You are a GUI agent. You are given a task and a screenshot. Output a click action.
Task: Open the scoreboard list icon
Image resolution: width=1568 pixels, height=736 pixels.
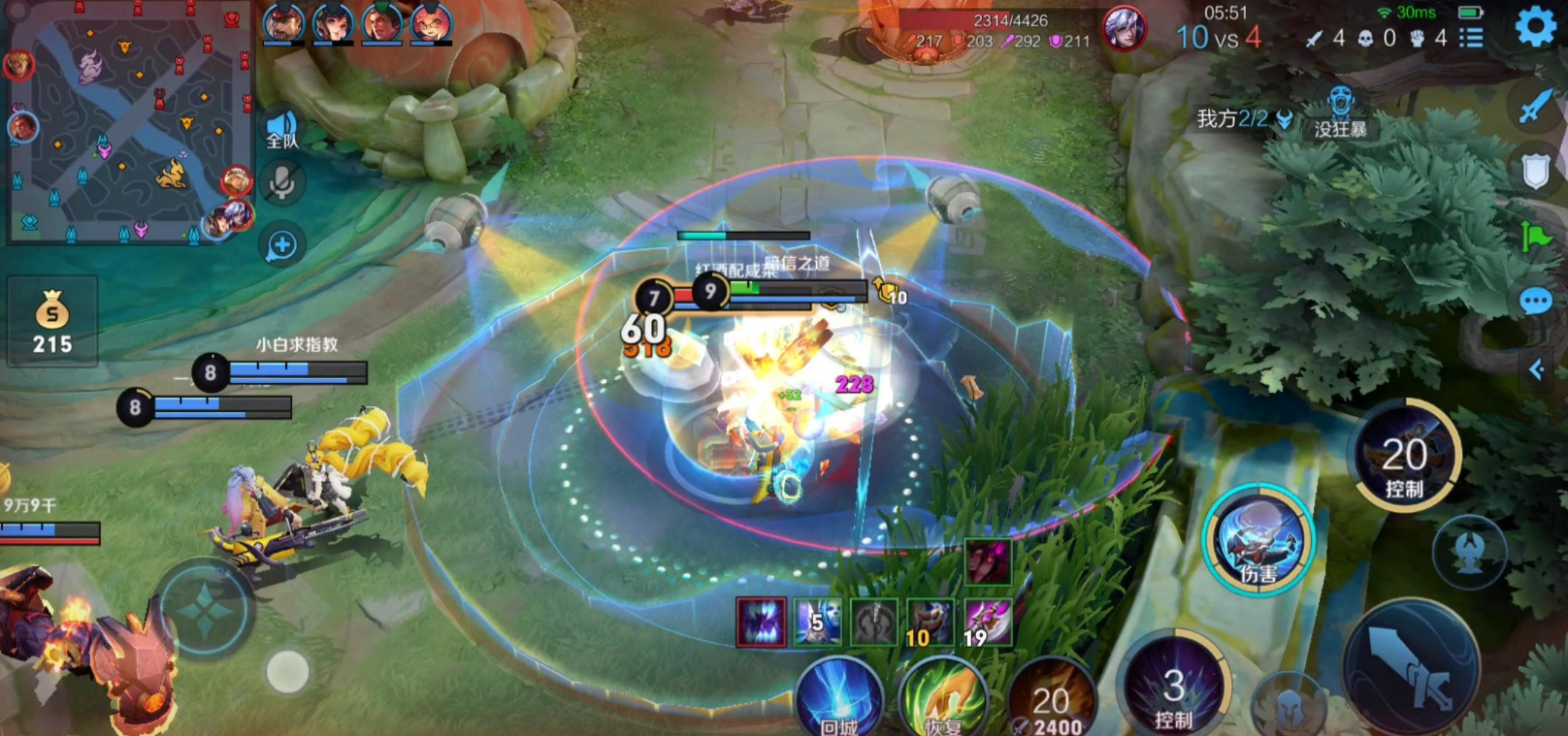[1472, 38]
